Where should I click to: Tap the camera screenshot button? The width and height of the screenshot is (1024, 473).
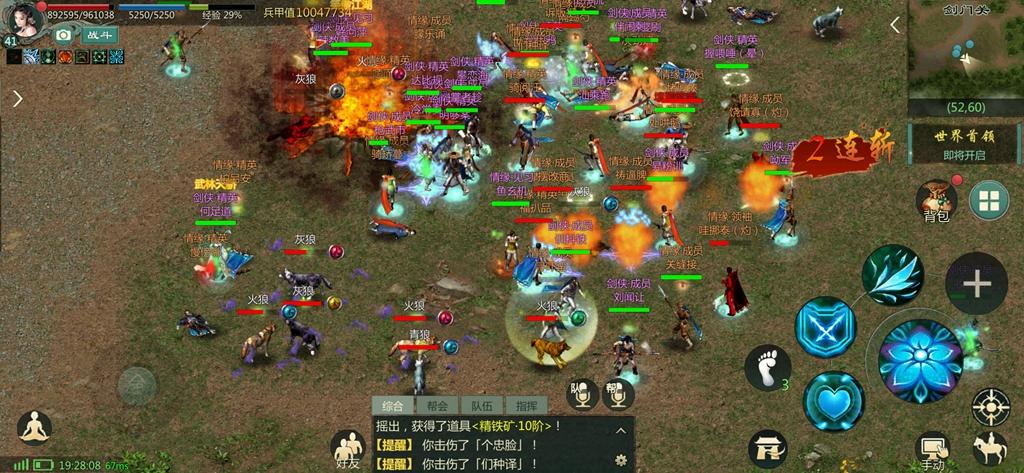click(x=64, y=35)
